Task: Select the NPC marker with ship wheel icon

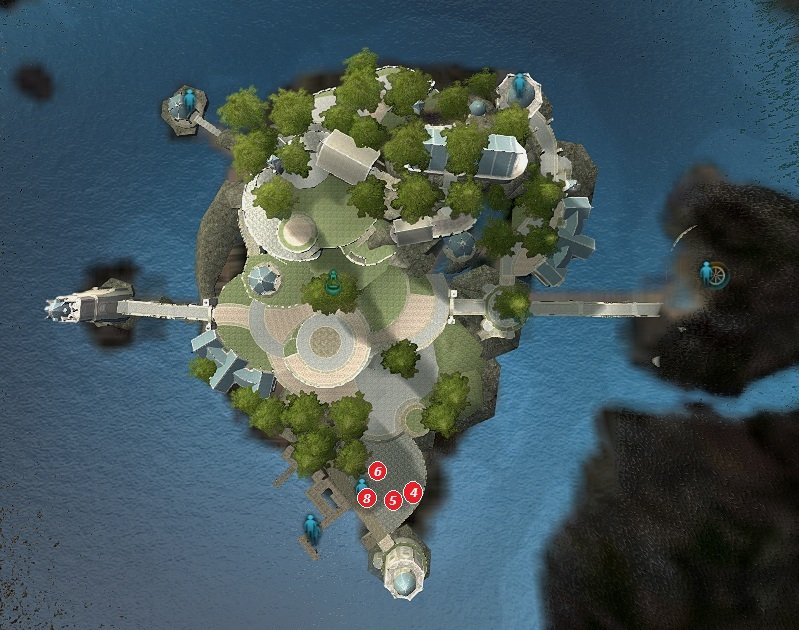Action: [x=712, y=273]
